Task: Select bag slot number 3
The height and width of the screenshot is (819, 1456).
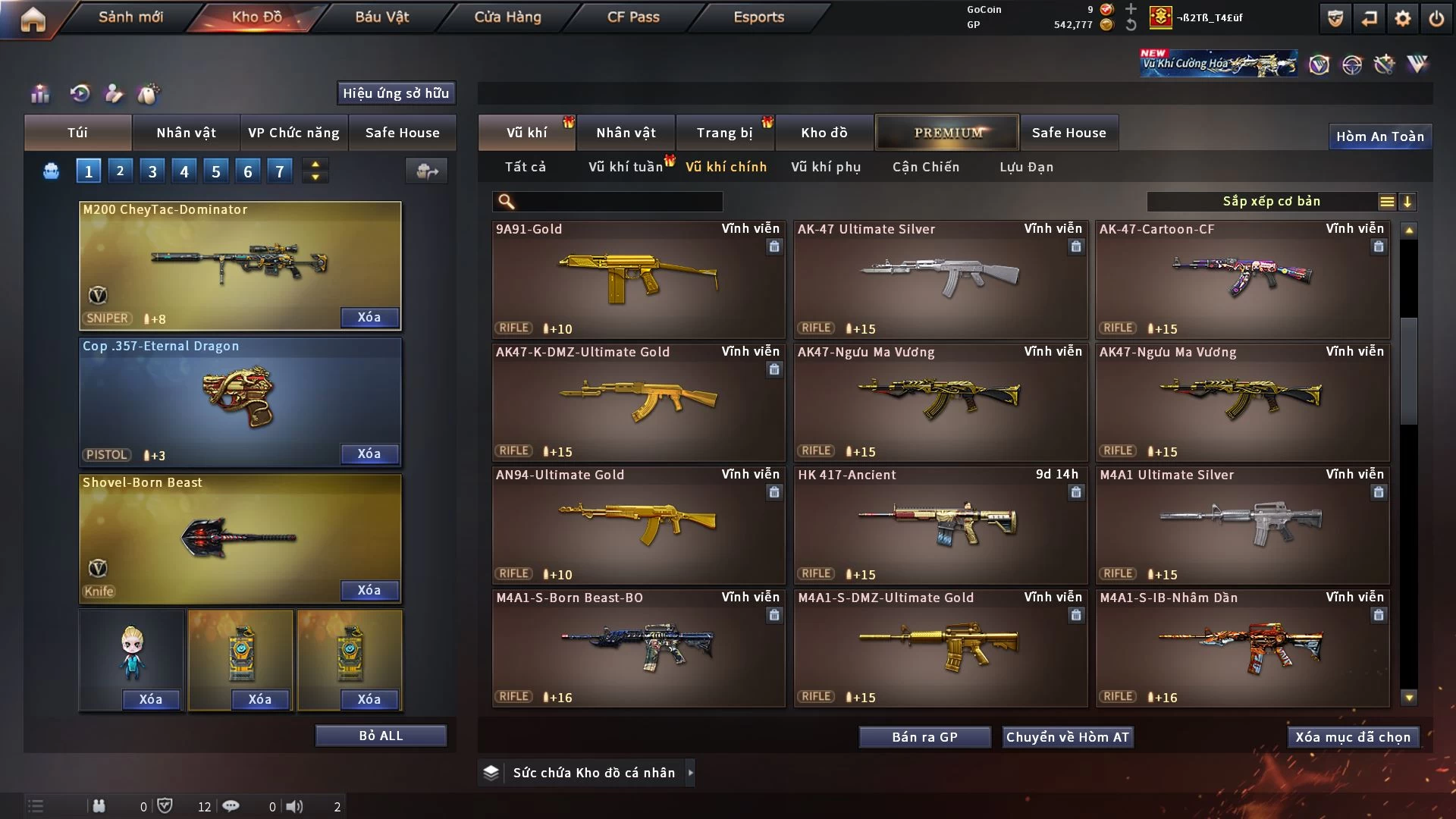Action: tap(152, 171)
